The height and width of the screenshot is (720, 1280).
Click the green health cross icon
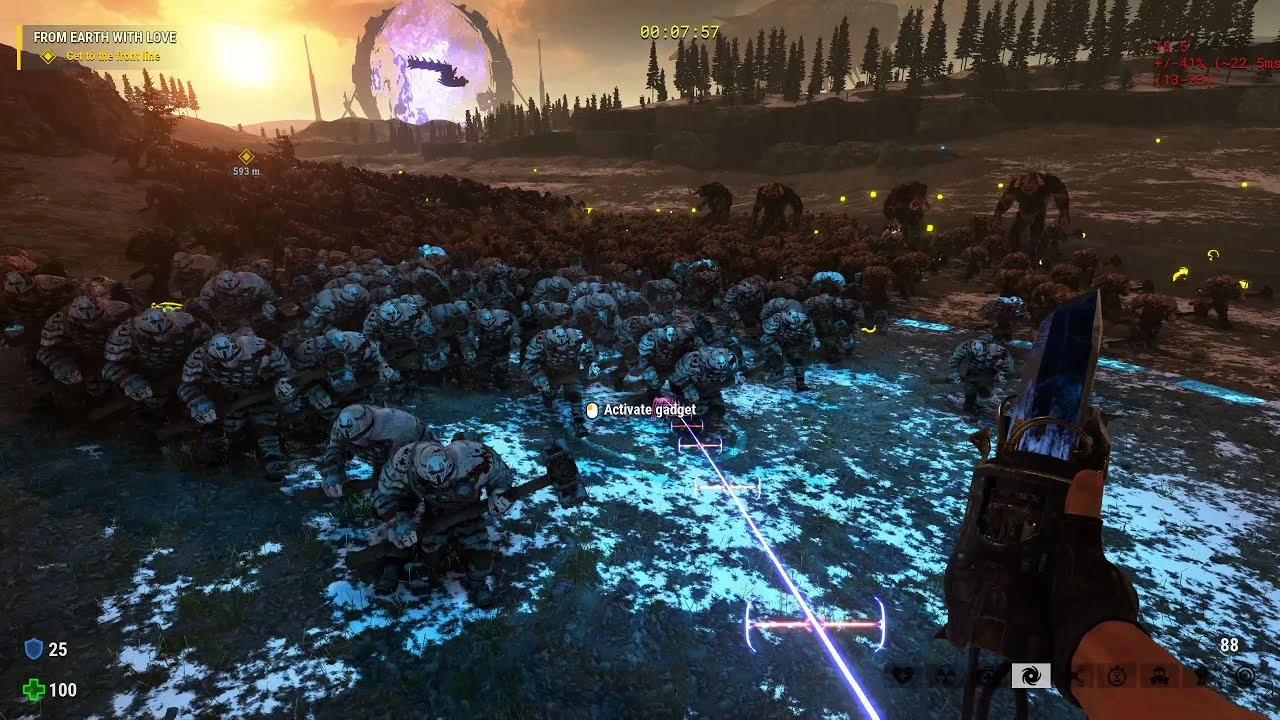tap(33, 689)
